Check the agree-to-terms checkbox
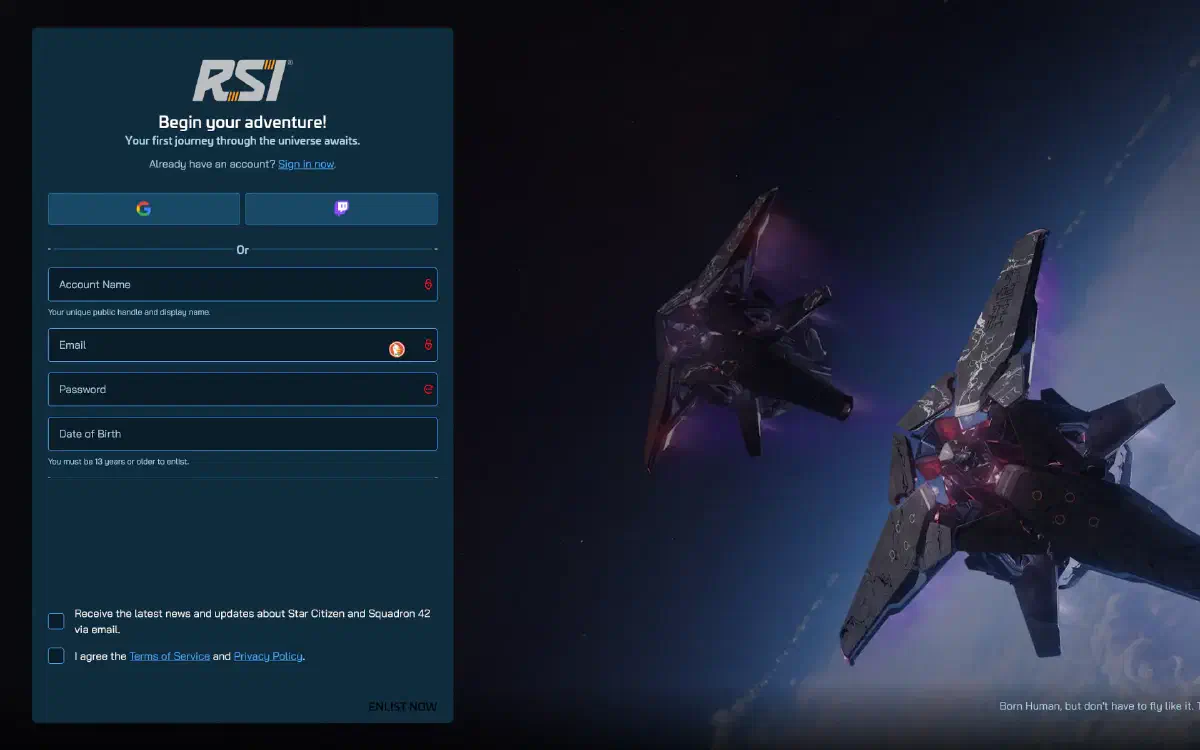Image resolution: width=1200 pixels, height=750 pixels. click(x=56, y=656)
